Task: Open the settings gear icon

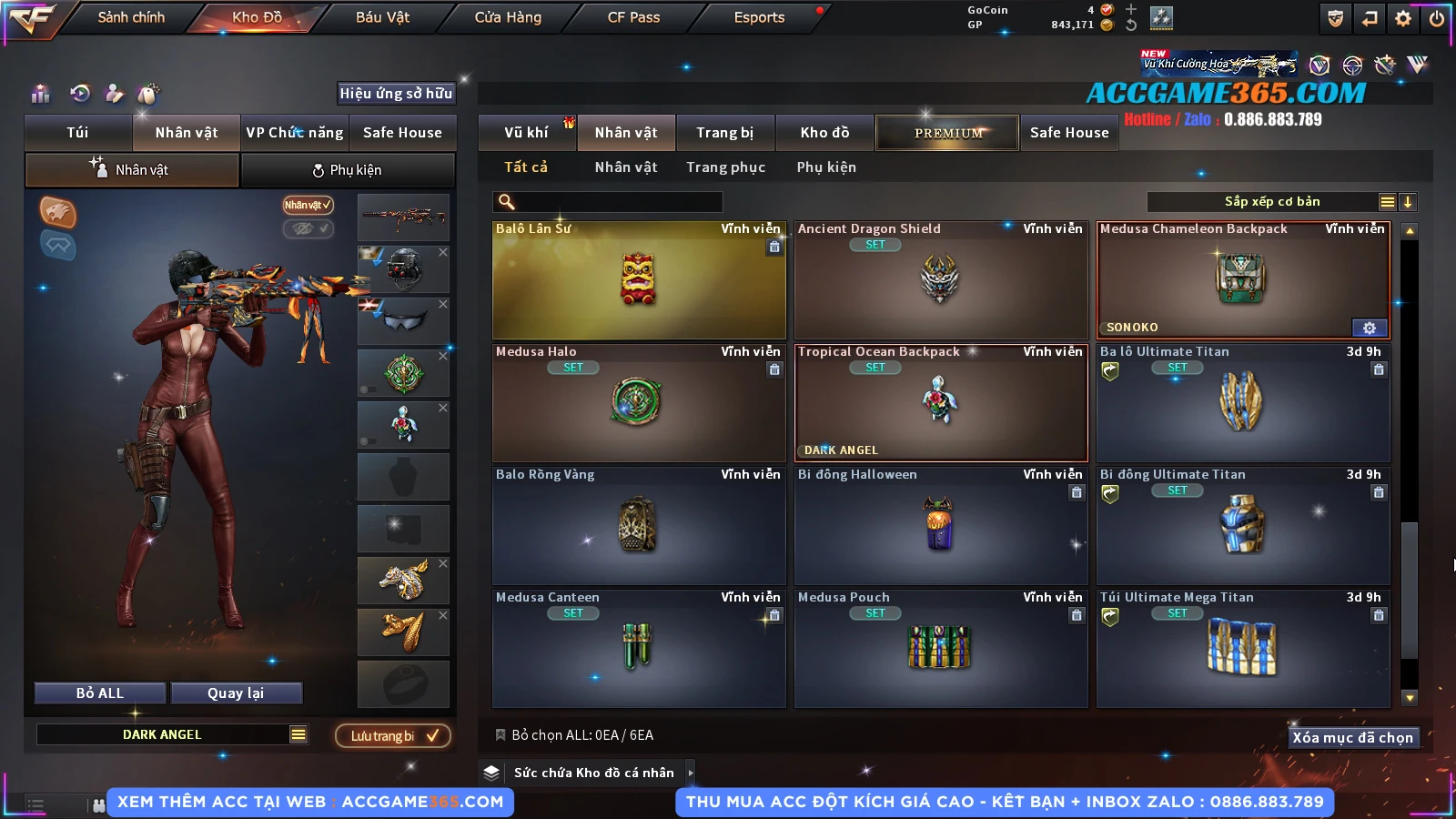Action: [1403, 18]
